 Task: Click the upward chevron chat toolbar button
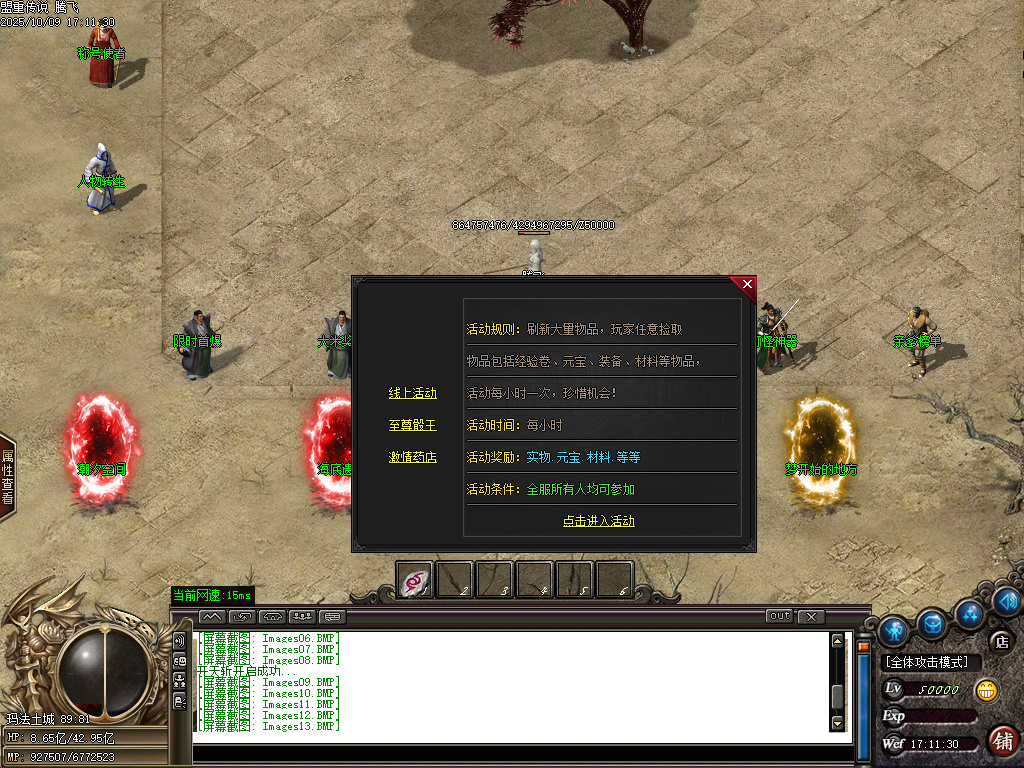[213, 616]
